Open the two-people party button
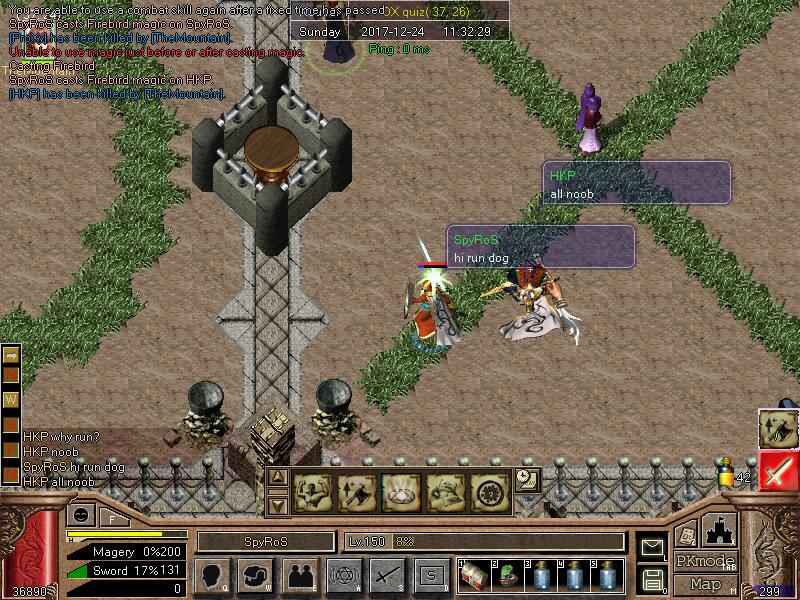The height and width of the screenshot is (600, 800). point(299,576)
